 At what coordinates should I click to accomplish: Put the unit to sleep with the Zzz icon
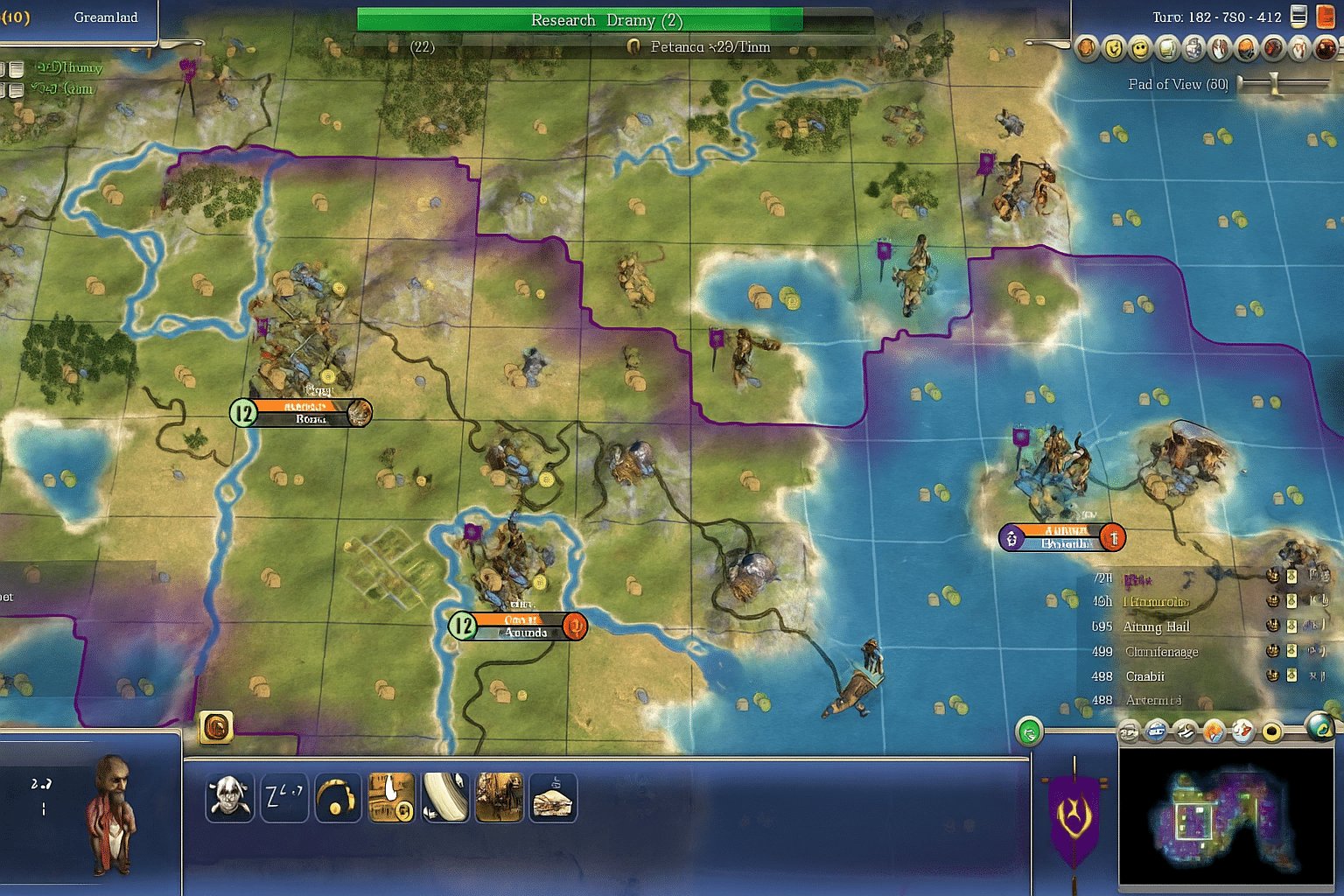point(283,797)
